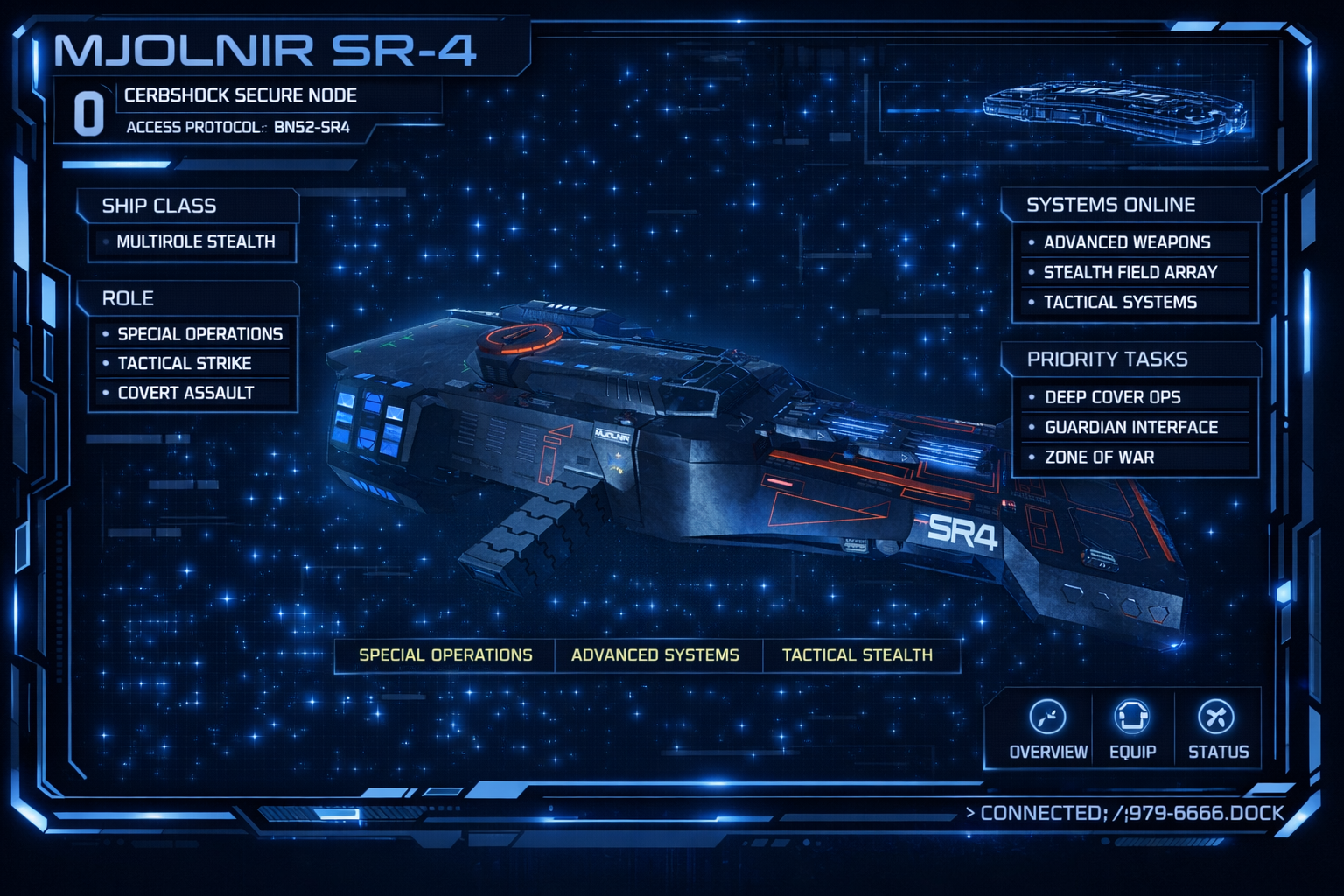Select Advanced Weapons system entry
This screenshot has width=1344, height=896.
[1127, 242]
